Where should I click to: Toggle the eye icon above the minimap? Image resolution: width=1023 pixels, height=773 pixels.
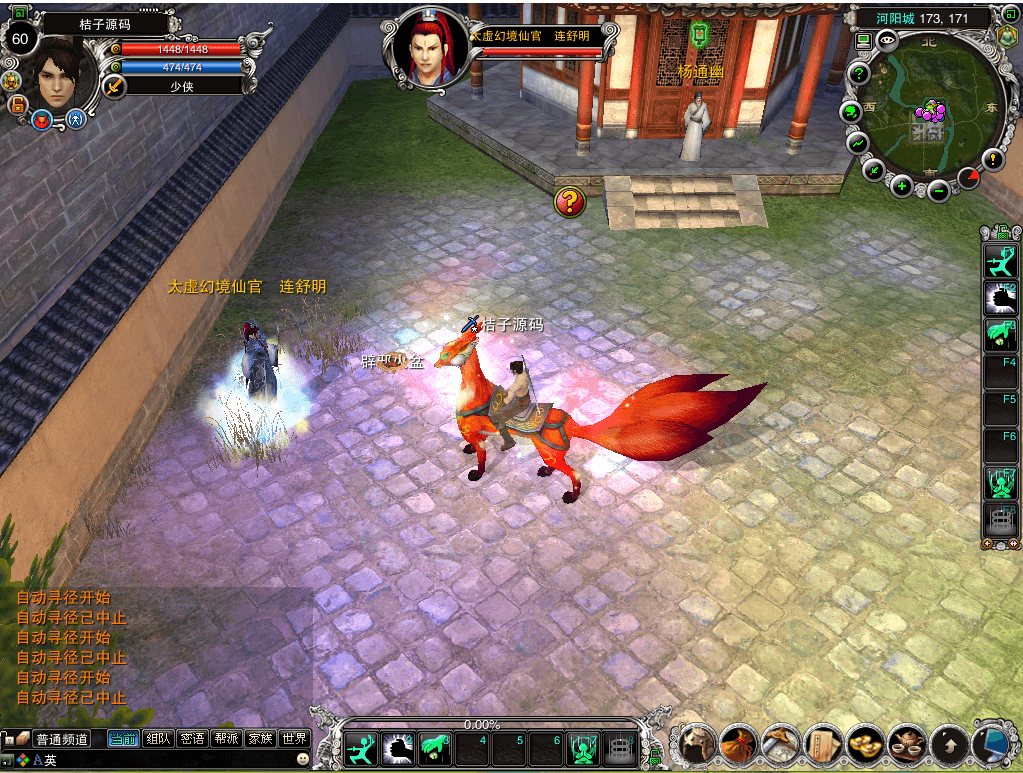coord(887,39)
